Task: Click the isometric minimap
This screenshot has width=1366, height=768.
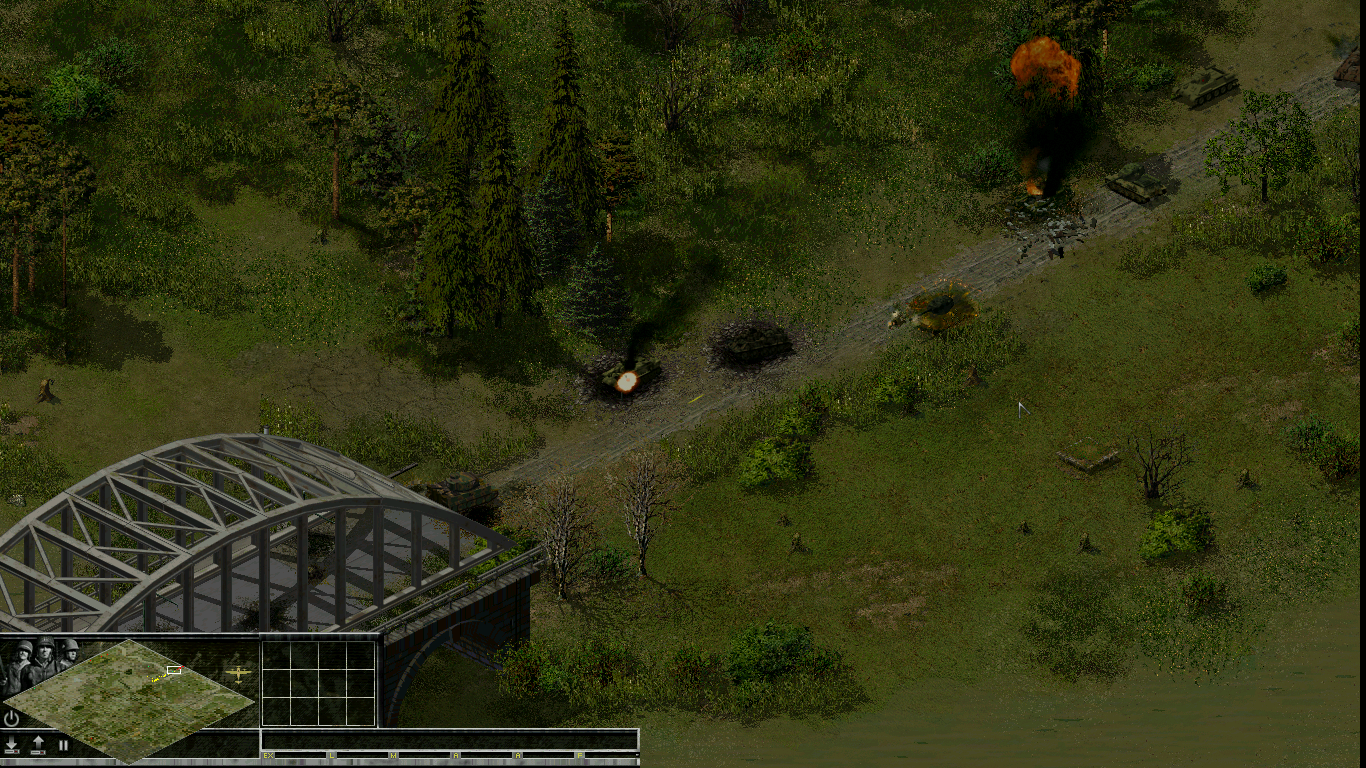Action: (x=130, y=699)
